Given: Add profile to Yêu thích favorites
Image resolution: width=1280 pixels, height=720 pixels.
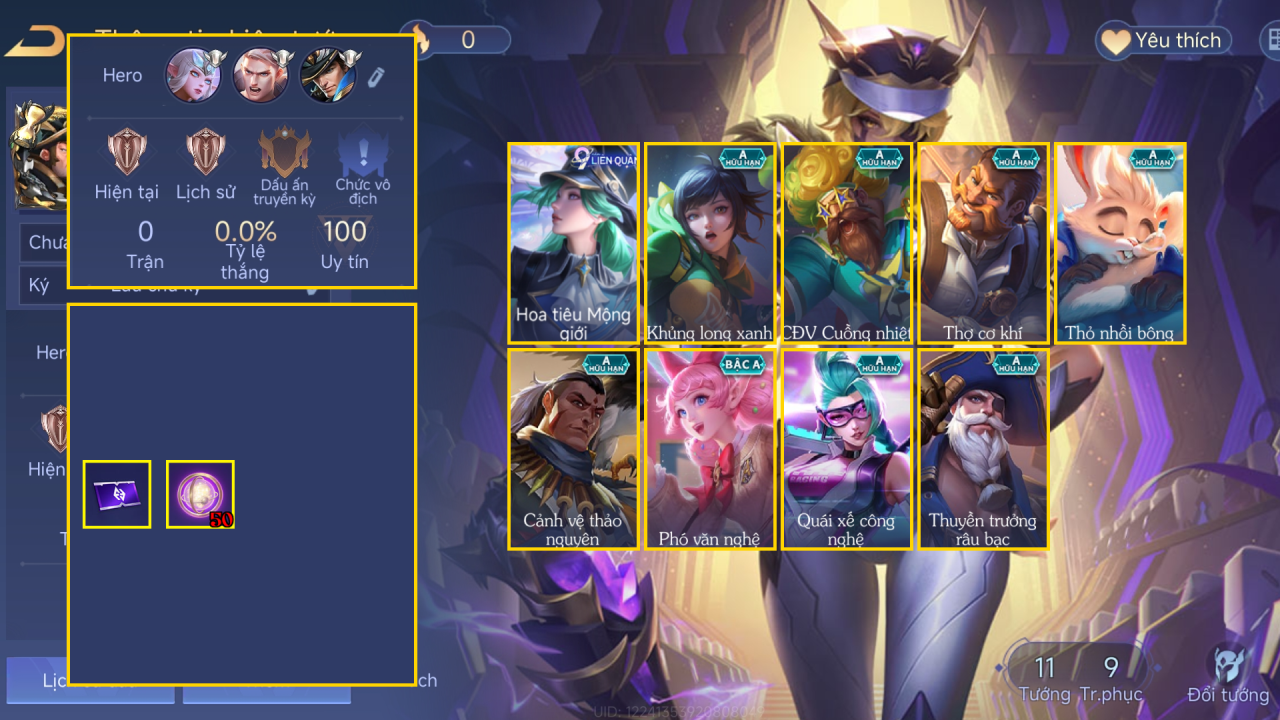Looking at the screenshot, I should coord(1162,41).
